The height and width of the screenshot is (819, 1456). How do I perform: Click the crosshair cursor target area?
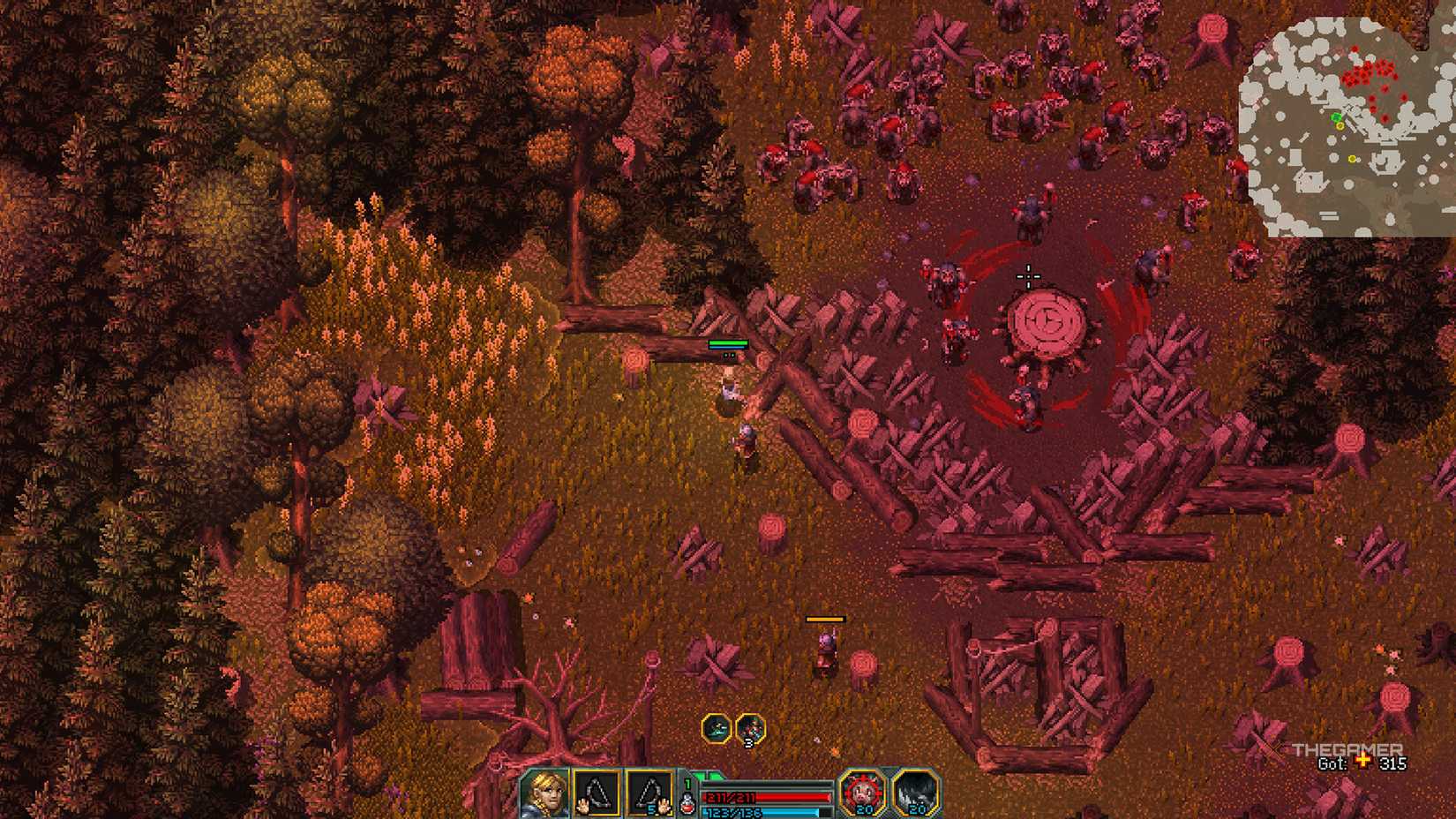pos(1030,277)
